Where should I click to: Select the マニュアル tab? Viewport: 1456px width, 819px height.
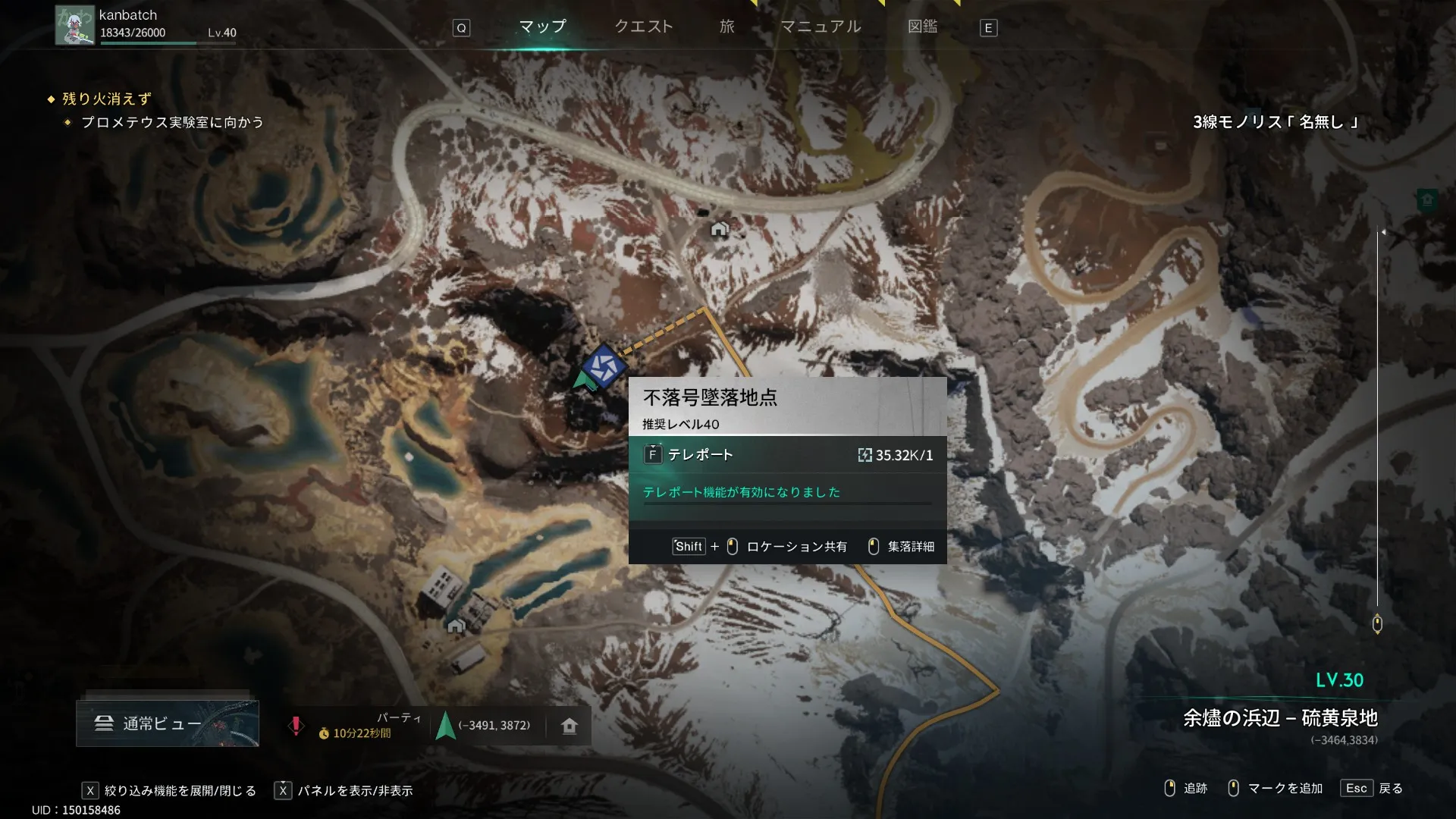tap(821, 27)
